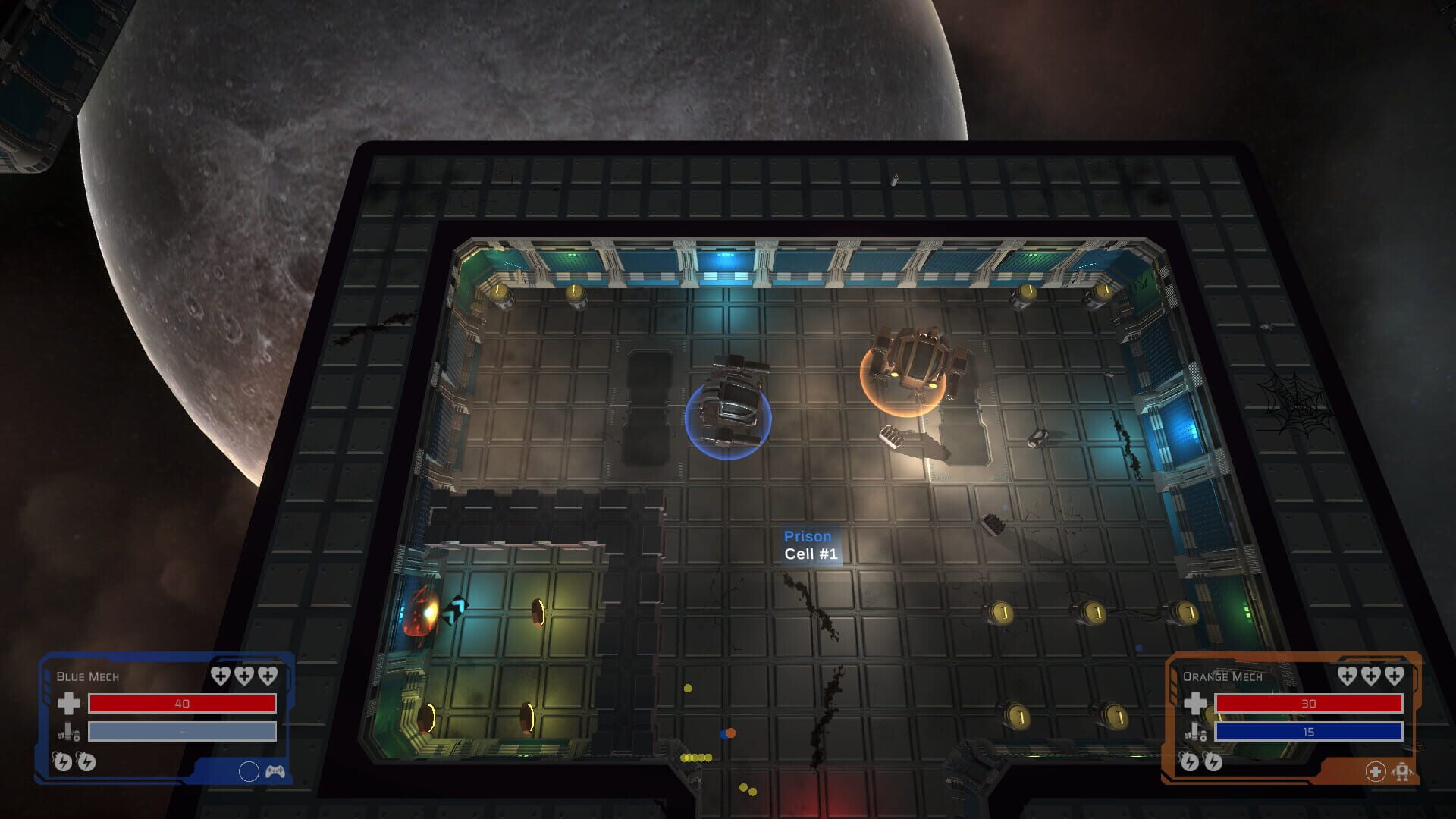Viewport: 1456px width, 819px height.
Task: Click the empty circle button on Blue Mech panel
Action: [x=249, y=772]
